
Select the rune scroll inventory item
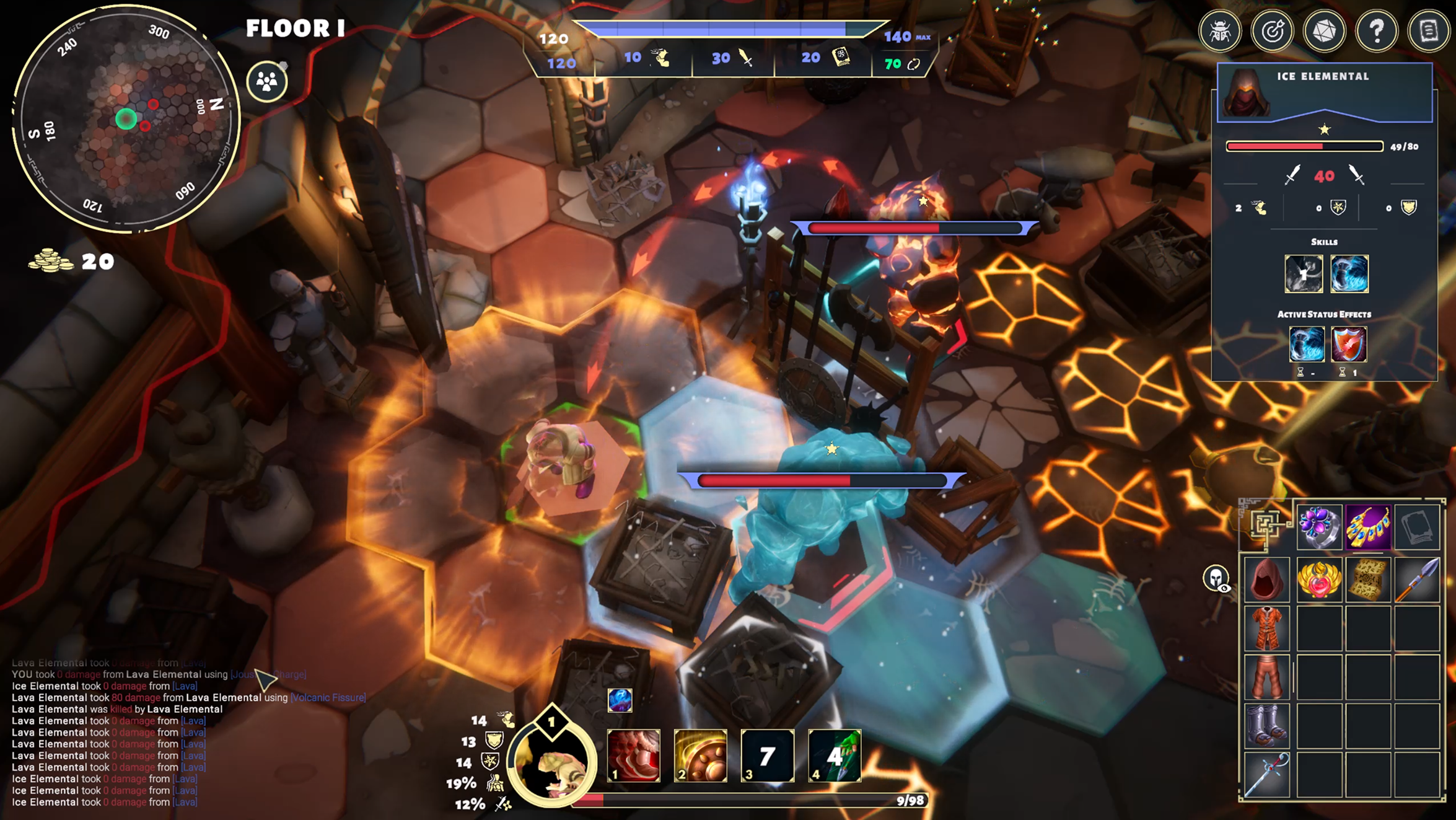pyautogui.click(x=1368, y=580)
